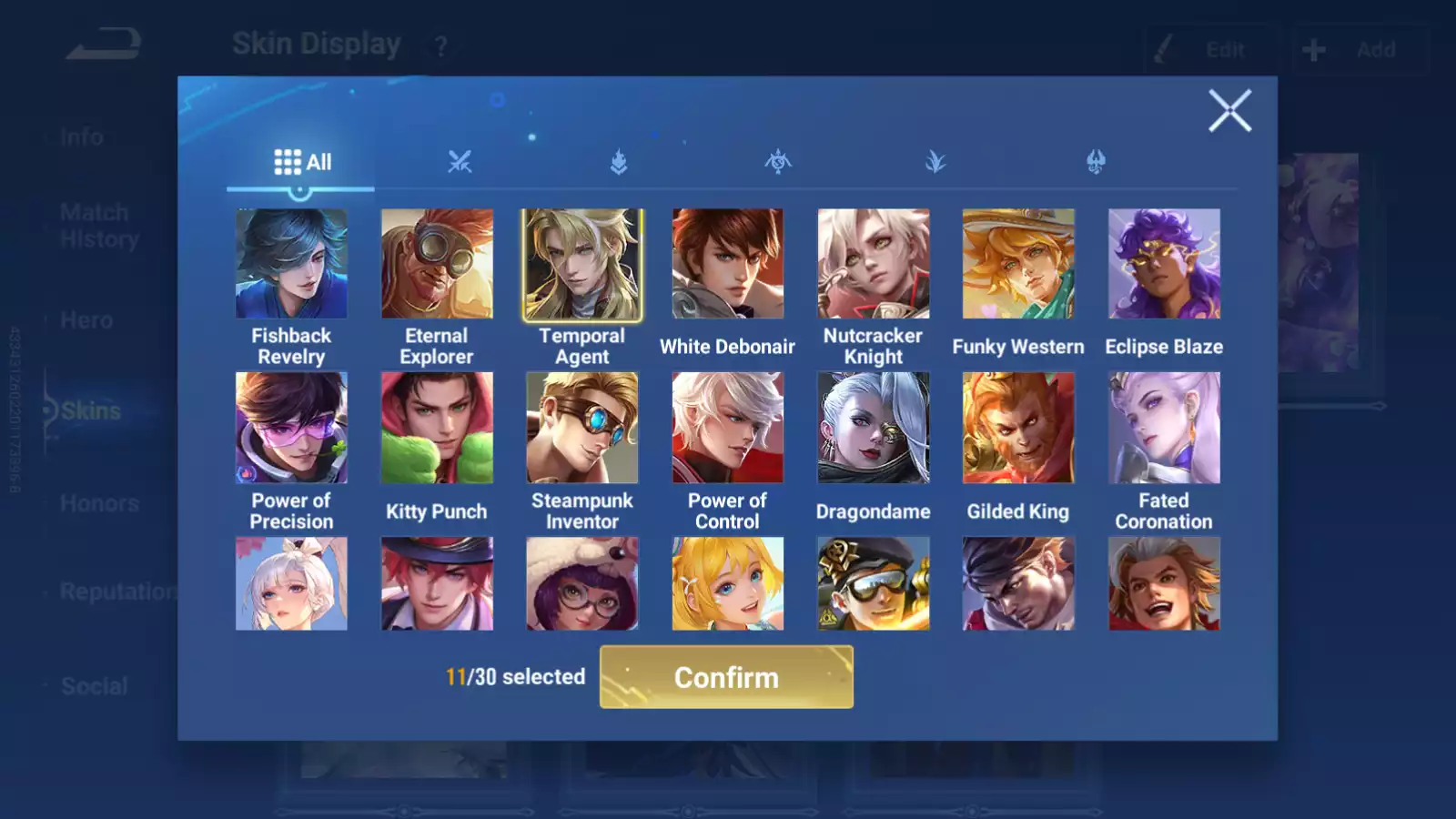Select the White Debonair skin
1456x819 pixels.
726,263
